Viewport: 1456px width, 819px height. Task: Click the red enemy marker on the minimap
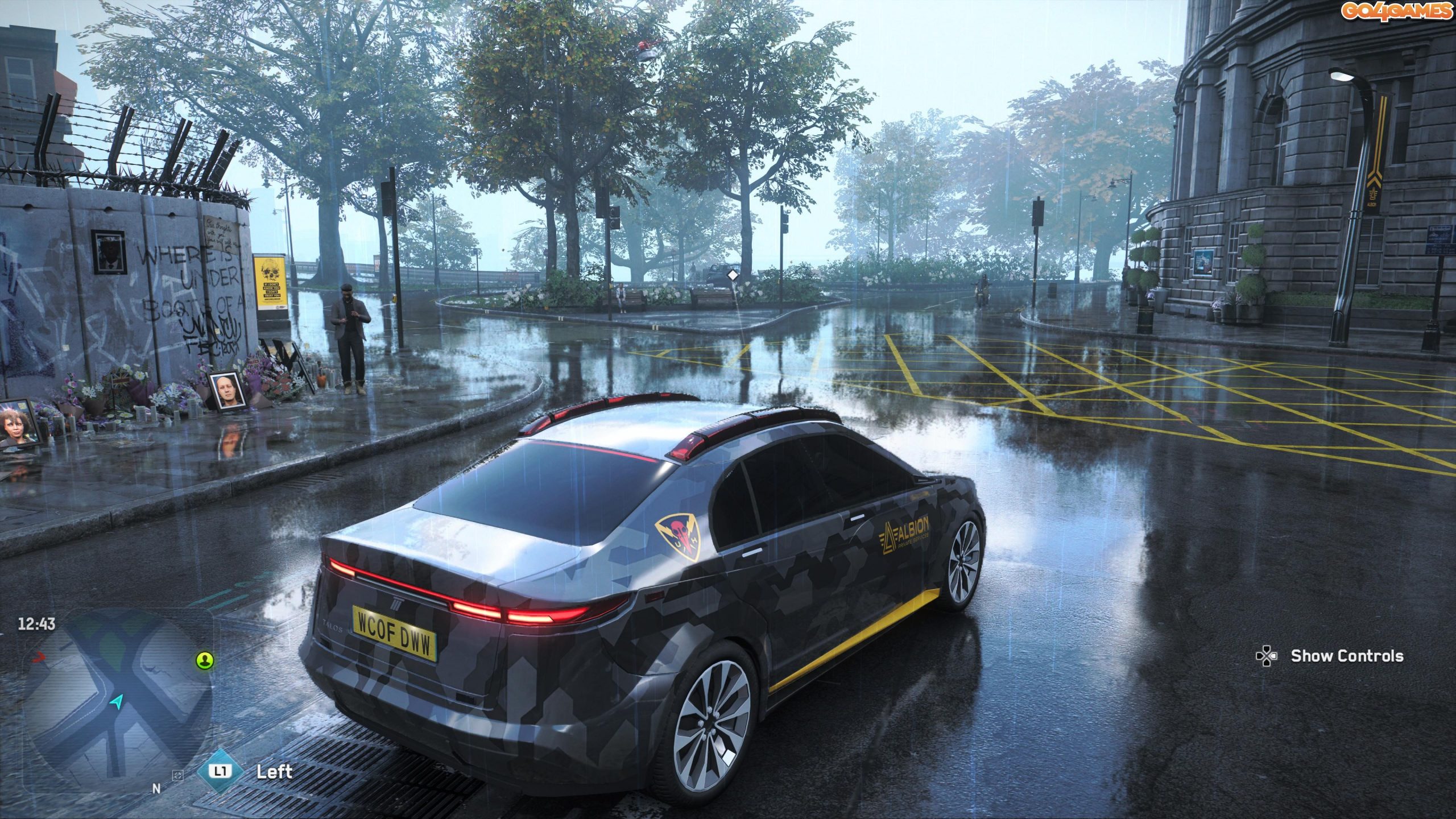[x=39, y=657]
